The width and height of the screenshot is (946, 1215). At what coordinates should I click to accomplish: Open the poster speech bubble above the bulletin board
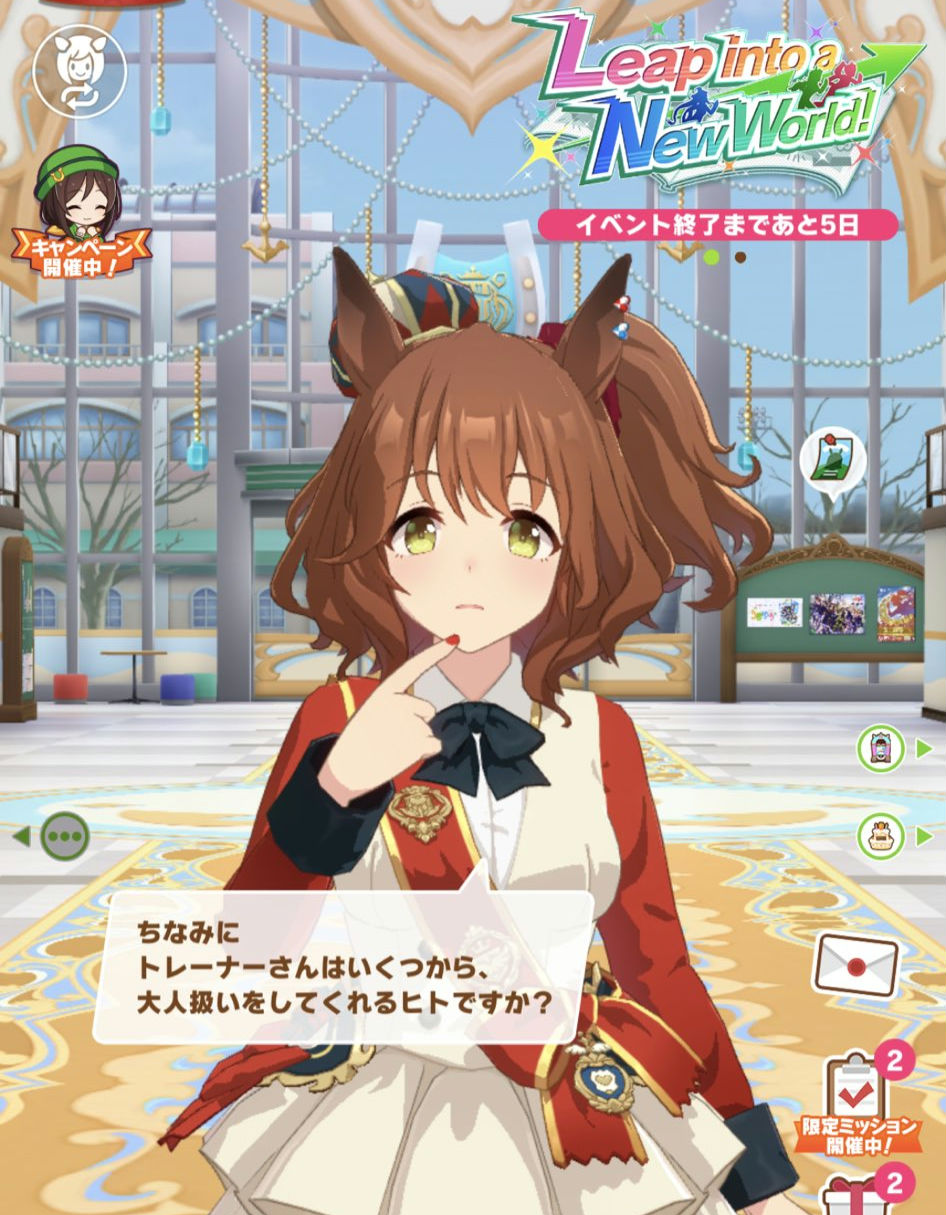click(831, 461)
